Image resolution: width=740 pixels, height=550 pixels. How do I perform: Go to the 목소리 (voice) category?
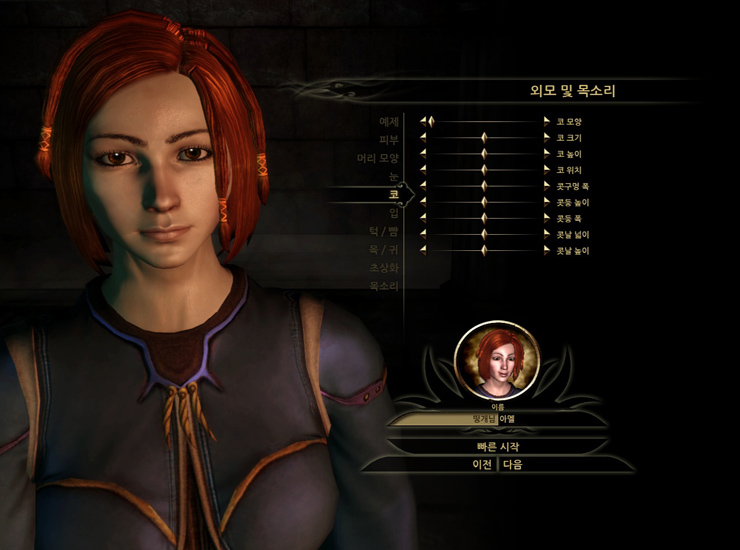click(x=385, y=286)
